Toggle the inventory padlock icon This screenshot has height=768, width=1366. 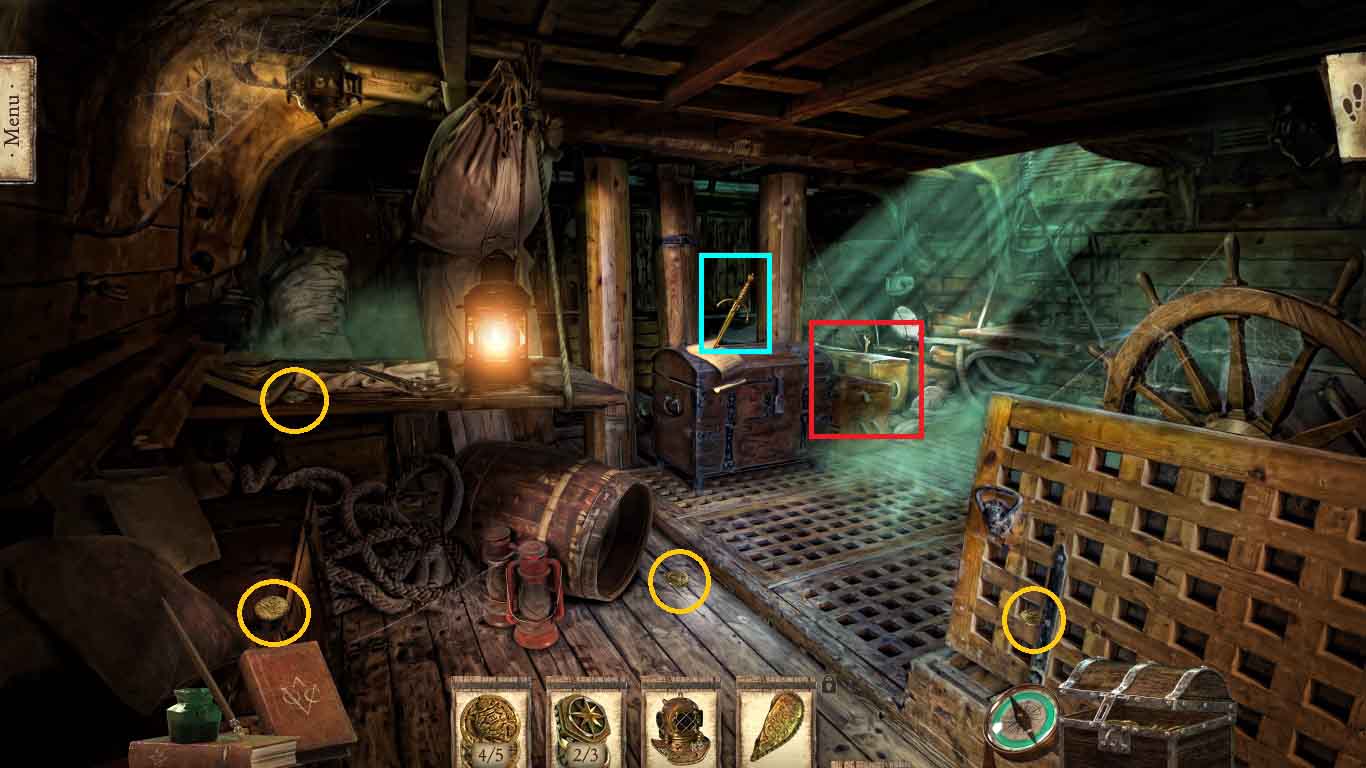coord(828,685)
